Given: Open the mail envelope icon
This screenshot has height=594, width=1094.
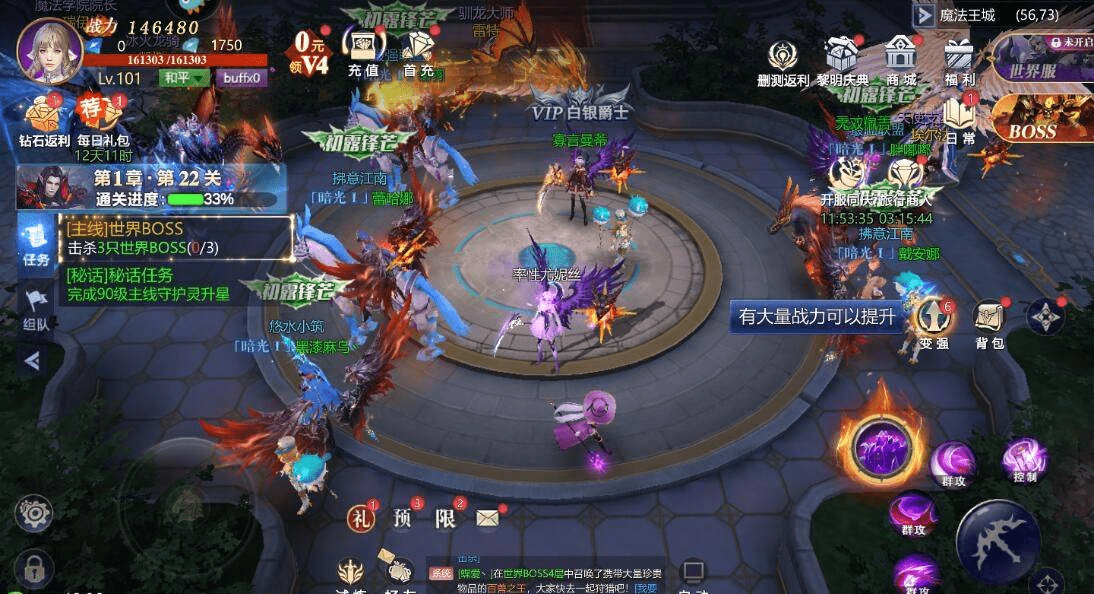Looking at the screenshot, I should tap(487, 518).
